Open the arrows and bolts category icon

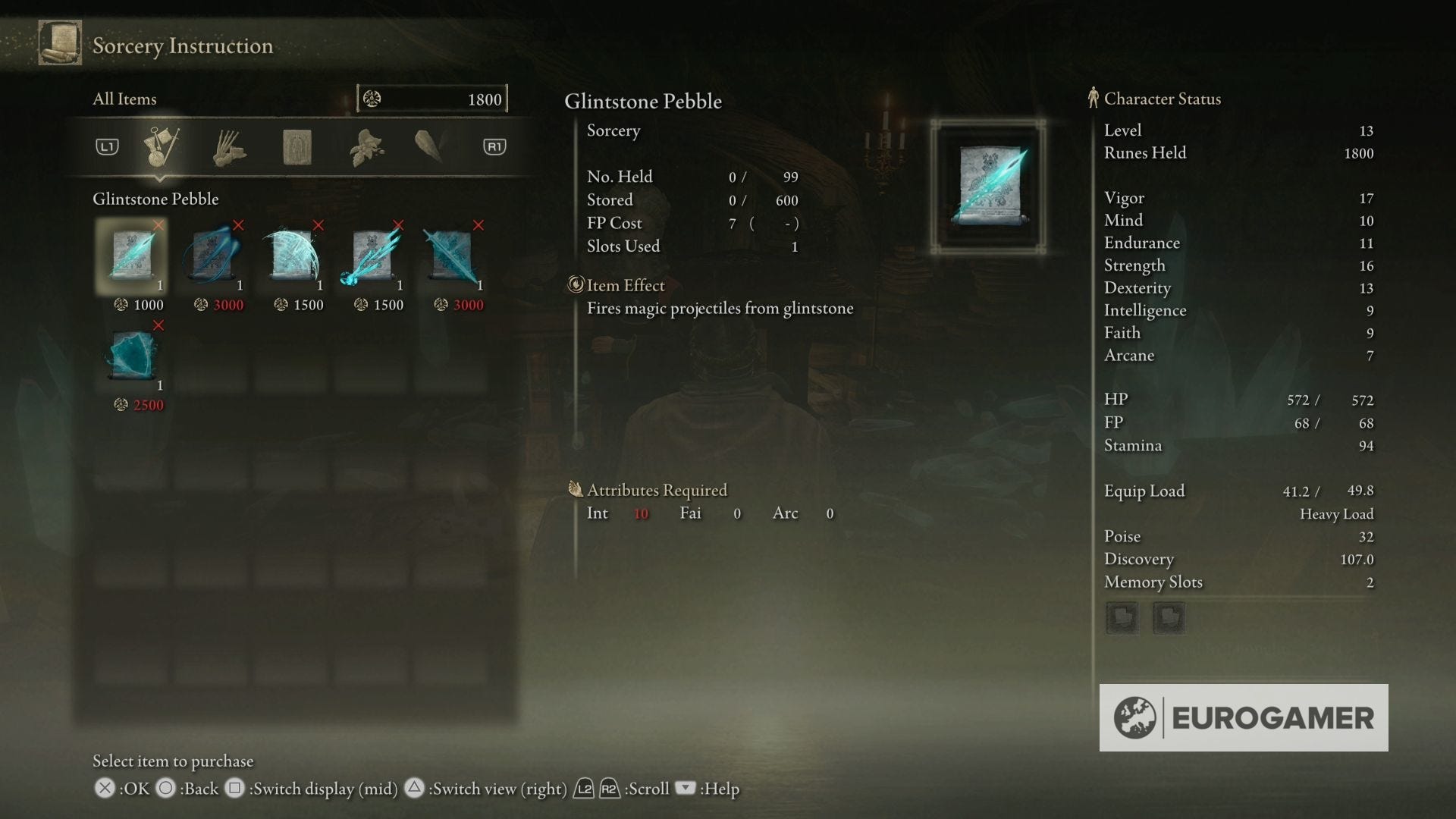(230, 146)
